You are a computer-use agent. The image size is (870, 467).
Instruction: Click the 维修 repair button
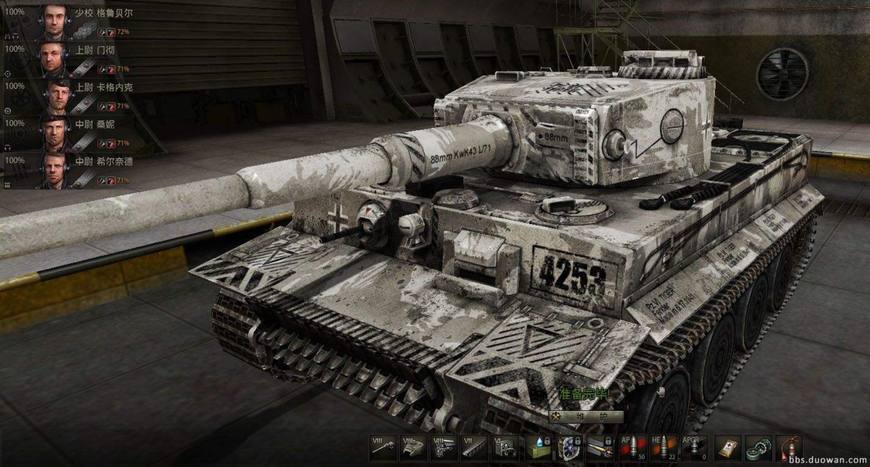585,417
